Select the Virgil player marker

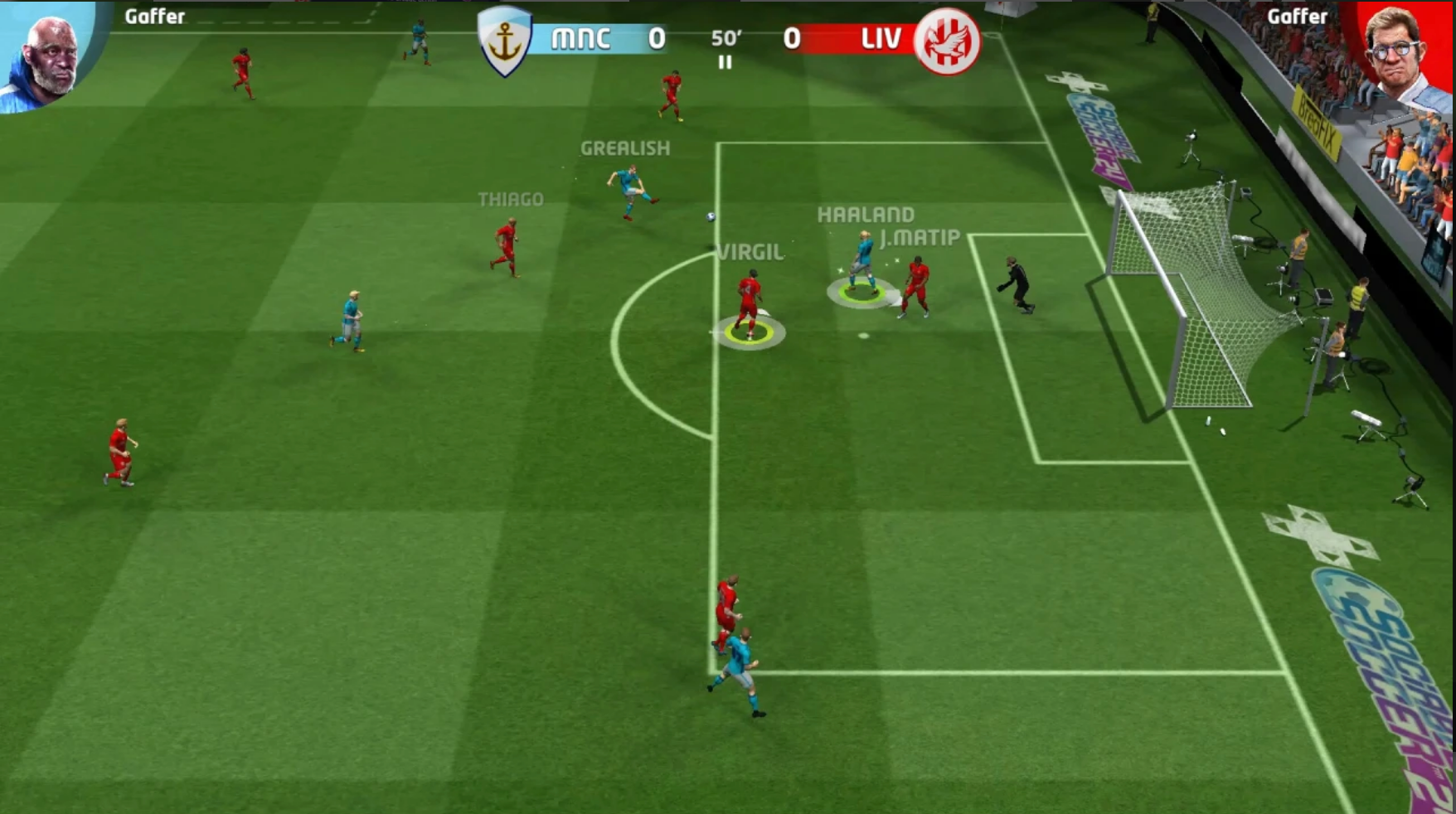tap(749, 298)
